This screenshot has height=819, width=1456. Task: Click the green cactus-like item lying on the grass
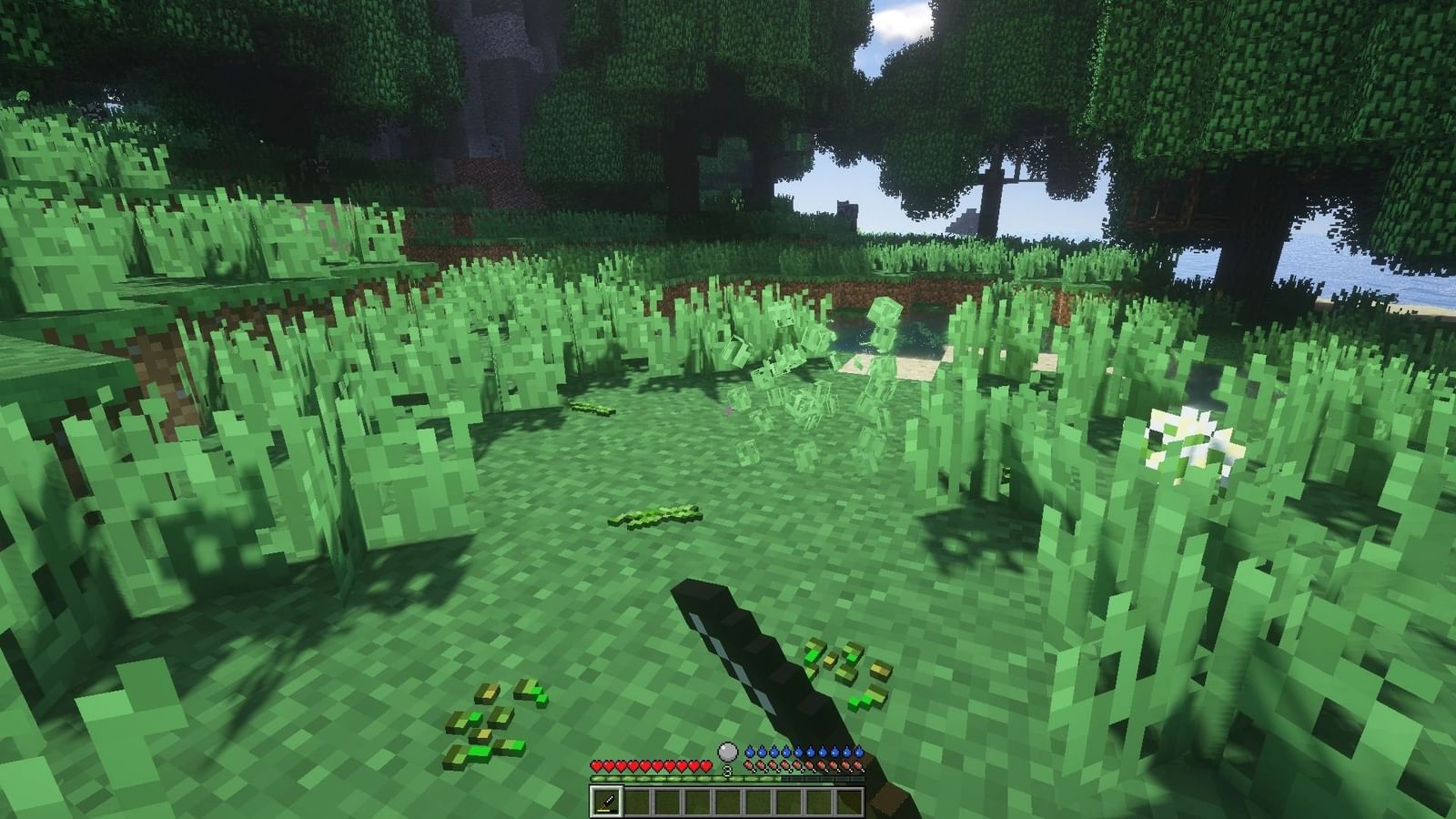[x=655, y=514]
